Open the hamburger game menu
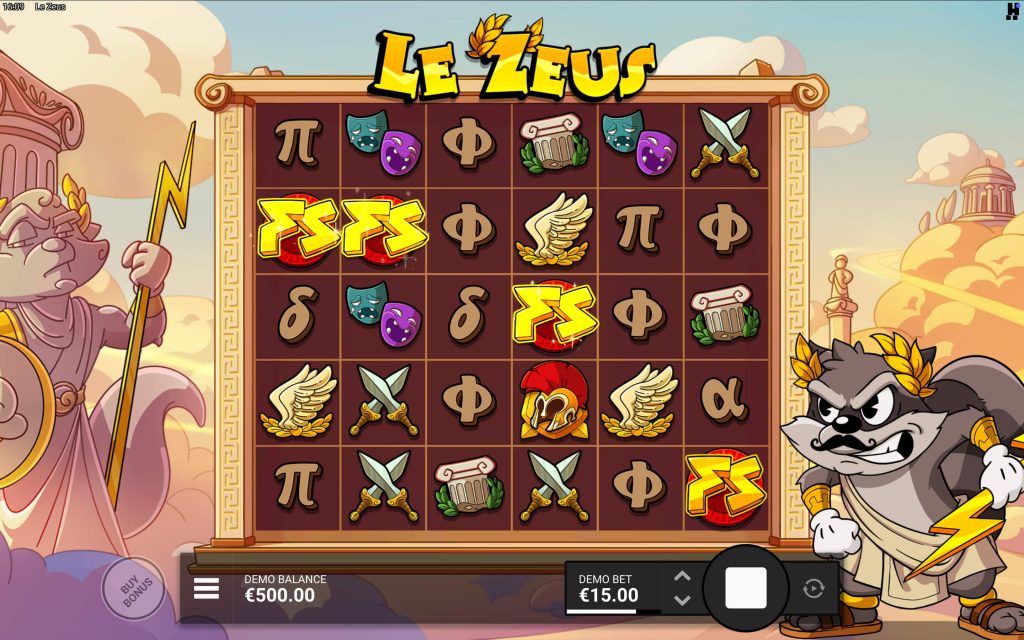Viewport: 1024px width, 640px height. coord(206,588)
